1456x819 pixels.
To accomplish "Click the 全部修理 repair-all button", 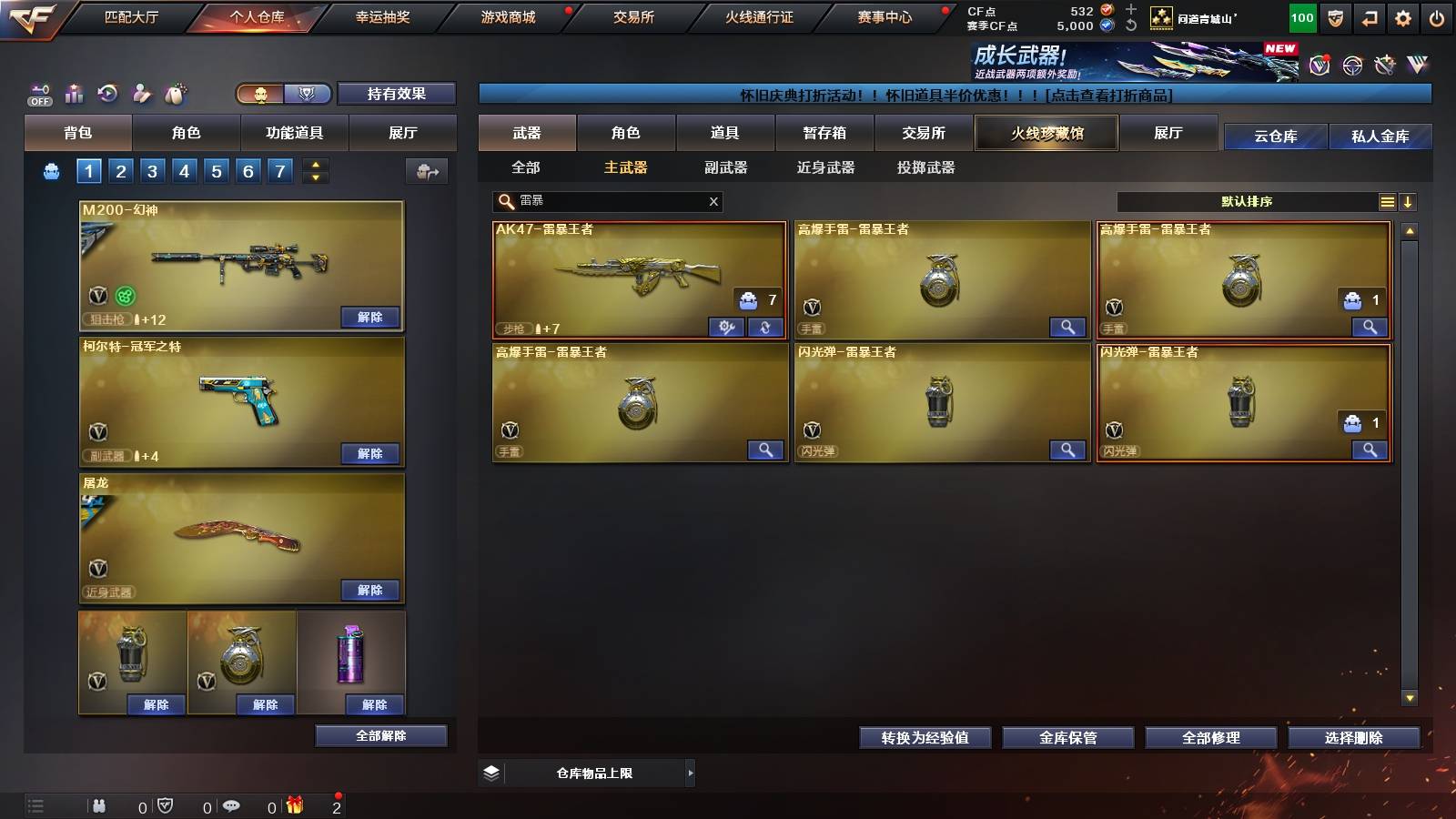I will (x=1212, y=738).
